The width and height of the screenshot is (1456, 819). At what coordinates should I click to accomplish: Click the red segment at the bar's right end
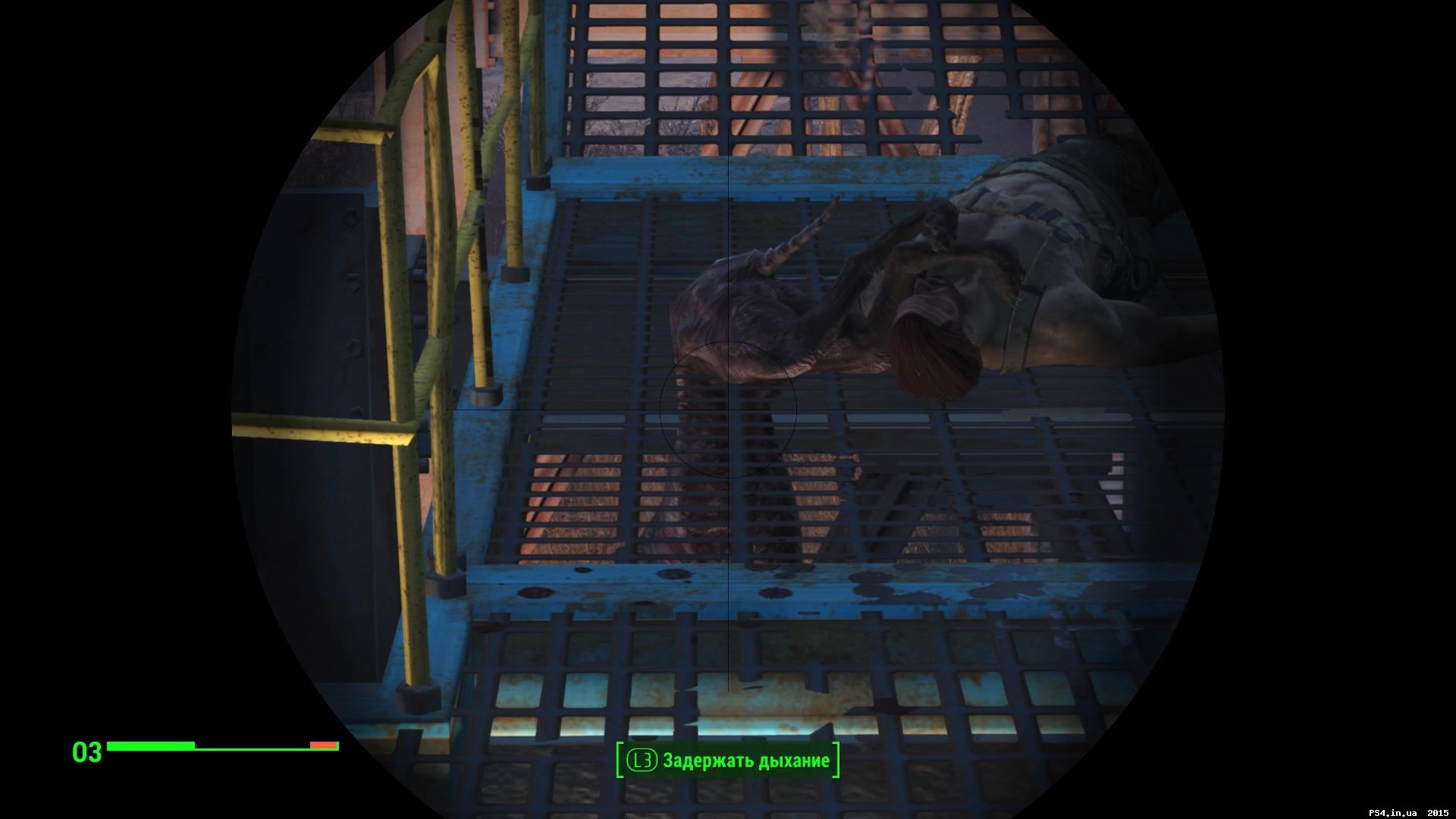325,746
